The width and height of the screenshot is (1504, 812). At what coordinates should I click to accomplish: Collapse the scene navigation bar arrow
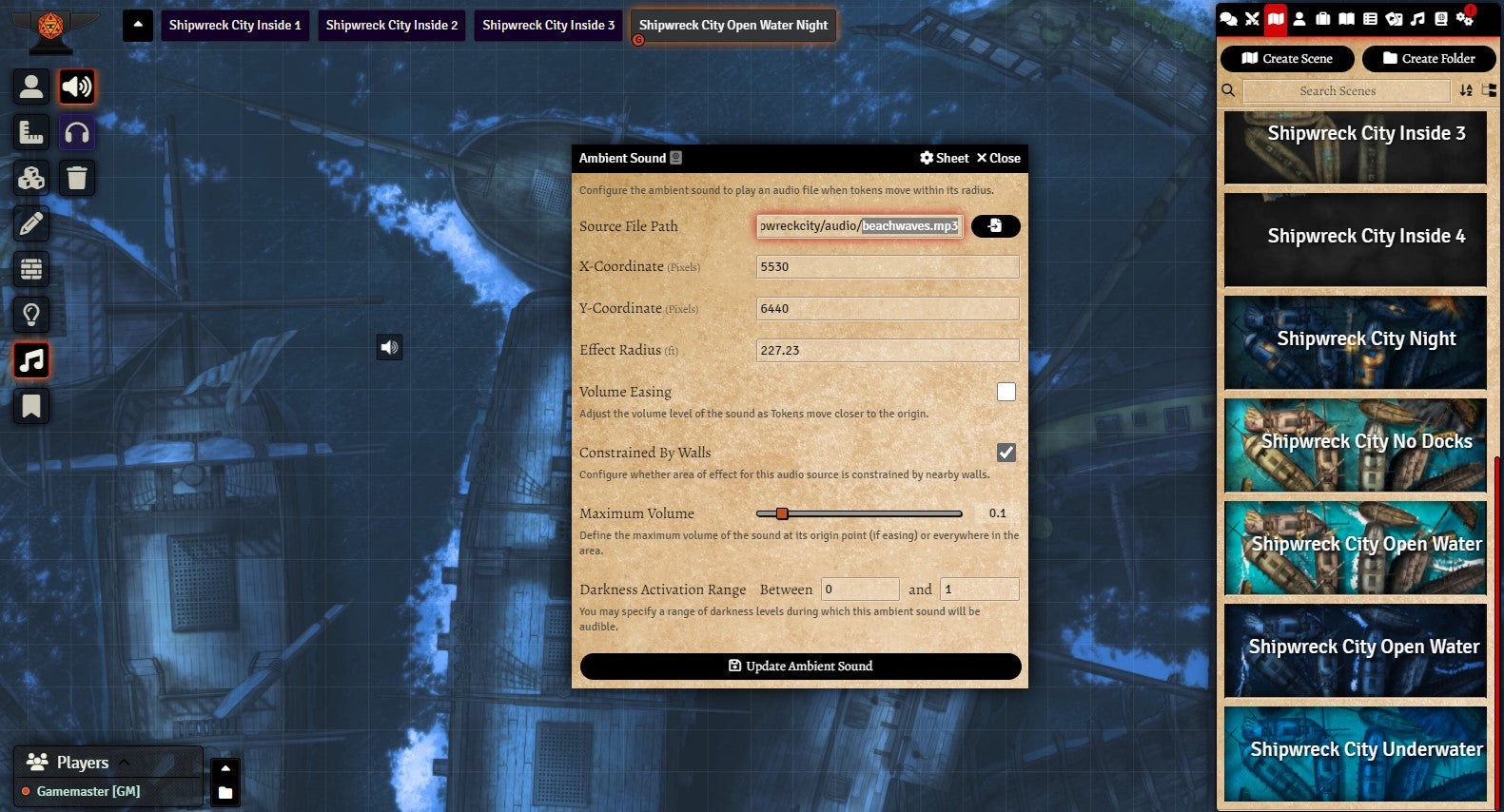pyautogui.click(x=138, y=25)
